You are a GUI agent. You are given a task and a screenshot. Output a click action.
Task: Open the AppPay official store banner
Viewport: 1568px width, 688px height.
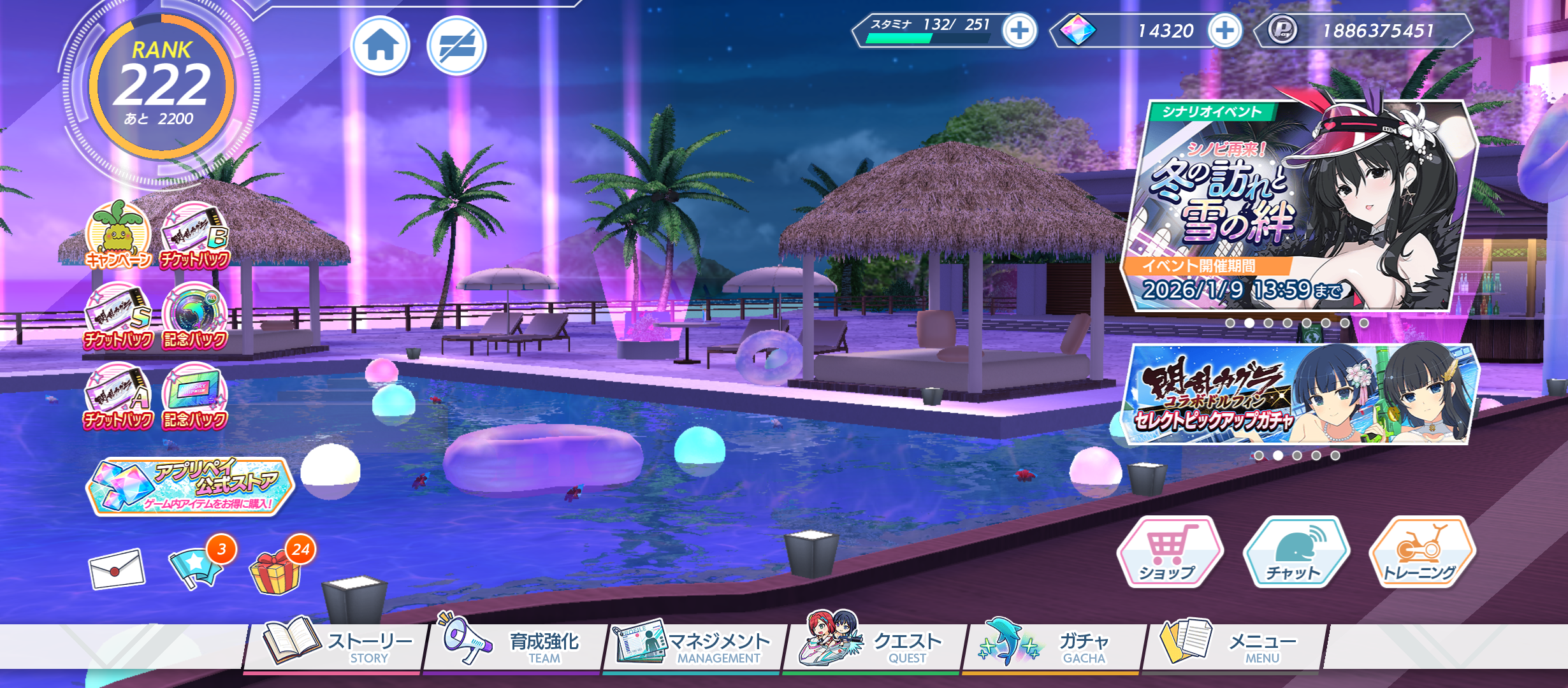tap(189, 486)
